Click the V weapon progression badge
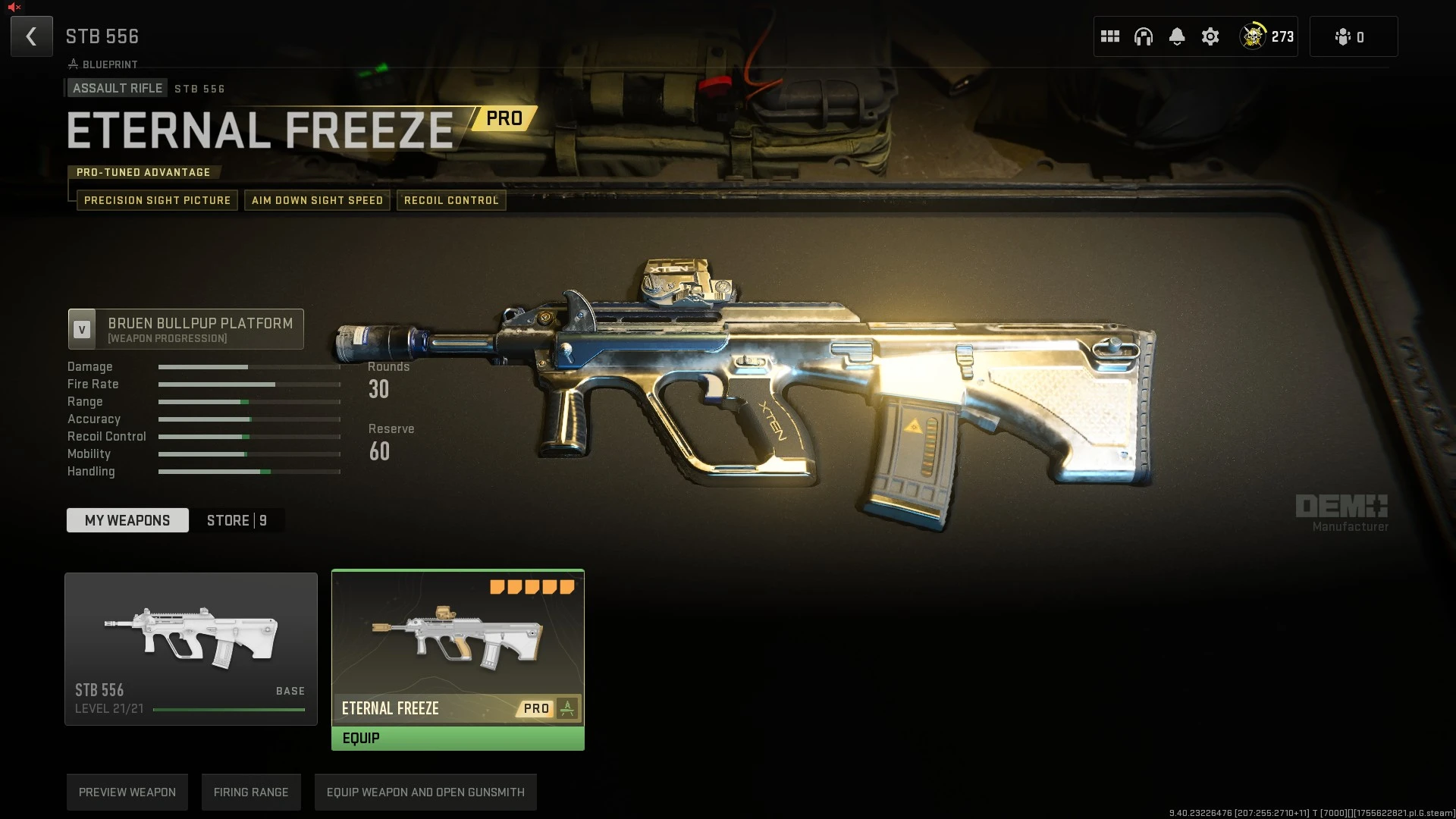The width and height of the screenshot is (1456, 819). (x=82, y=328)
